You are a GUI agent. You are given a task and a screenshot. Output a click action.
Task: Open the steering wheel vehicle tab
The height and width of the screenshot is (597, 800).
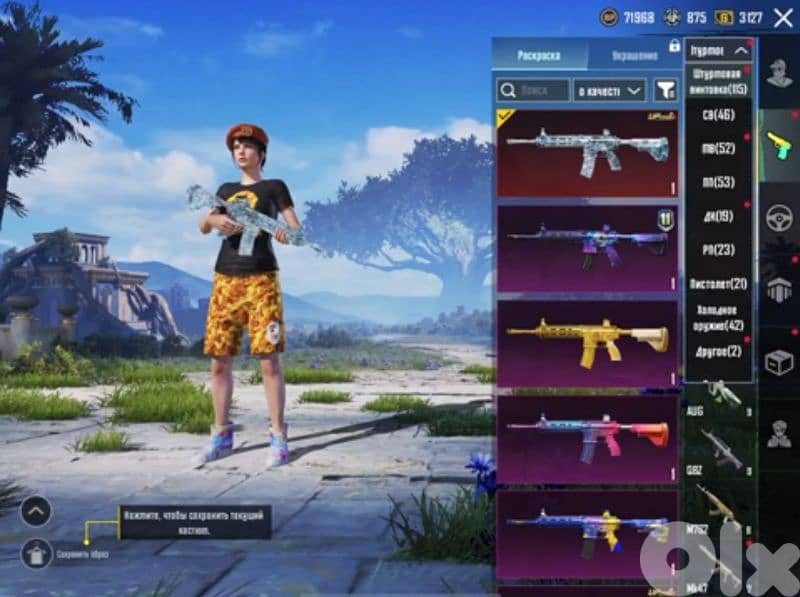point(779,218)
